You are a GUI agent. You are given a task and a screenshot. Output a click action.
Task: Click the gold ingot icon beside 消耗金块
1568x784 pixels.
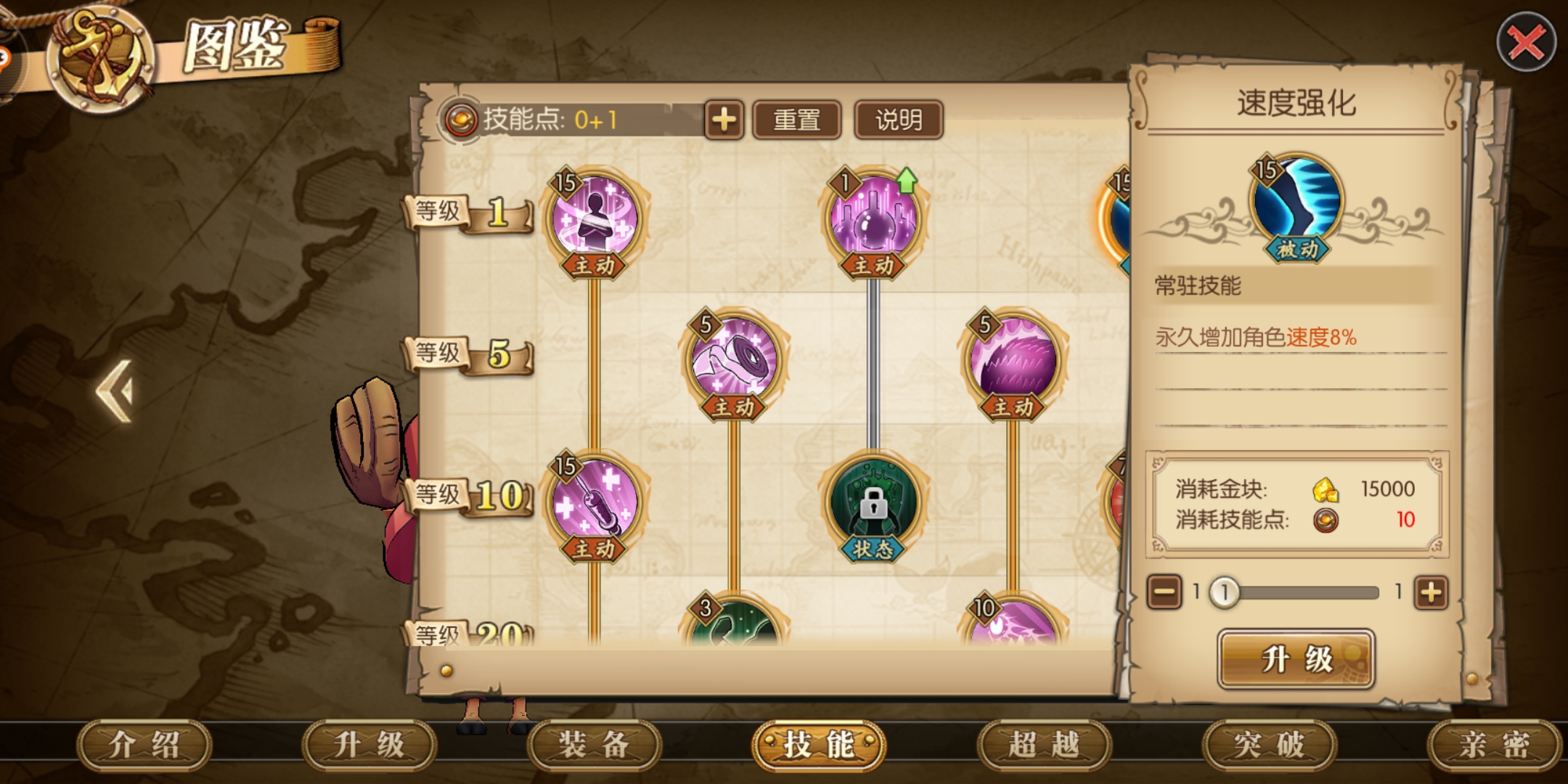click(x=1328, y=490)
